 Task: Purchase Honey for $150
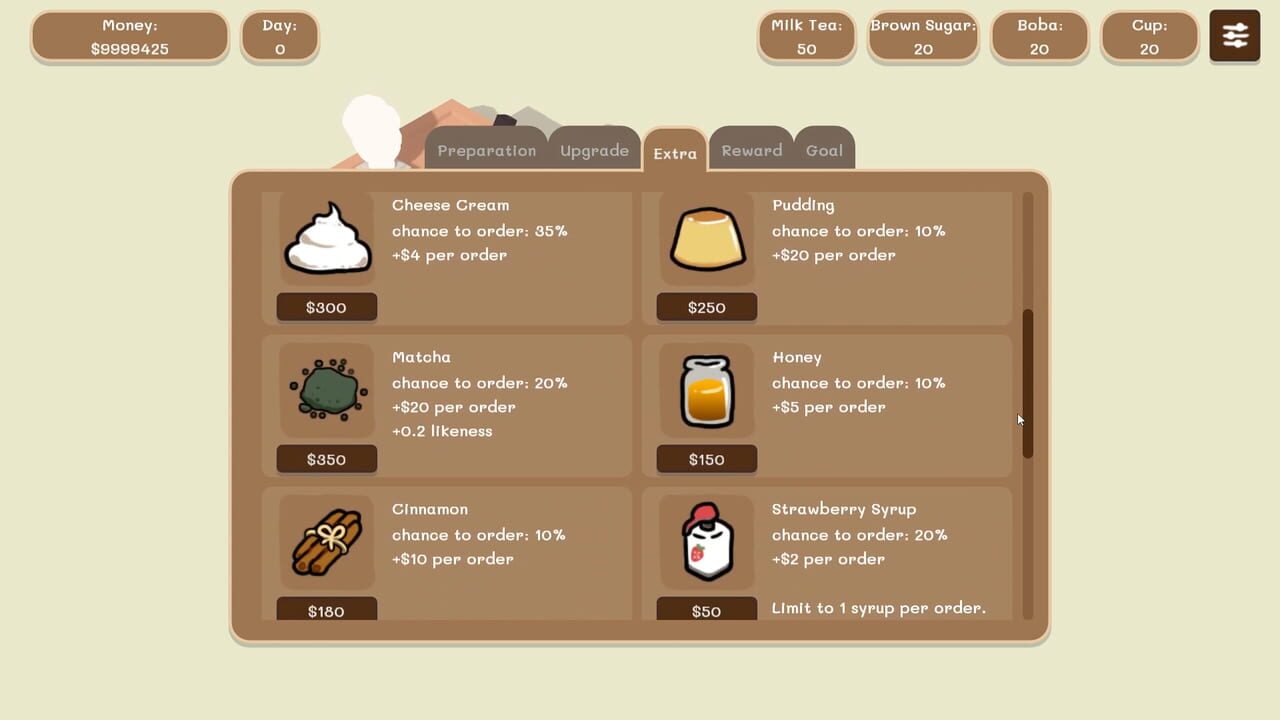[707, 459]
